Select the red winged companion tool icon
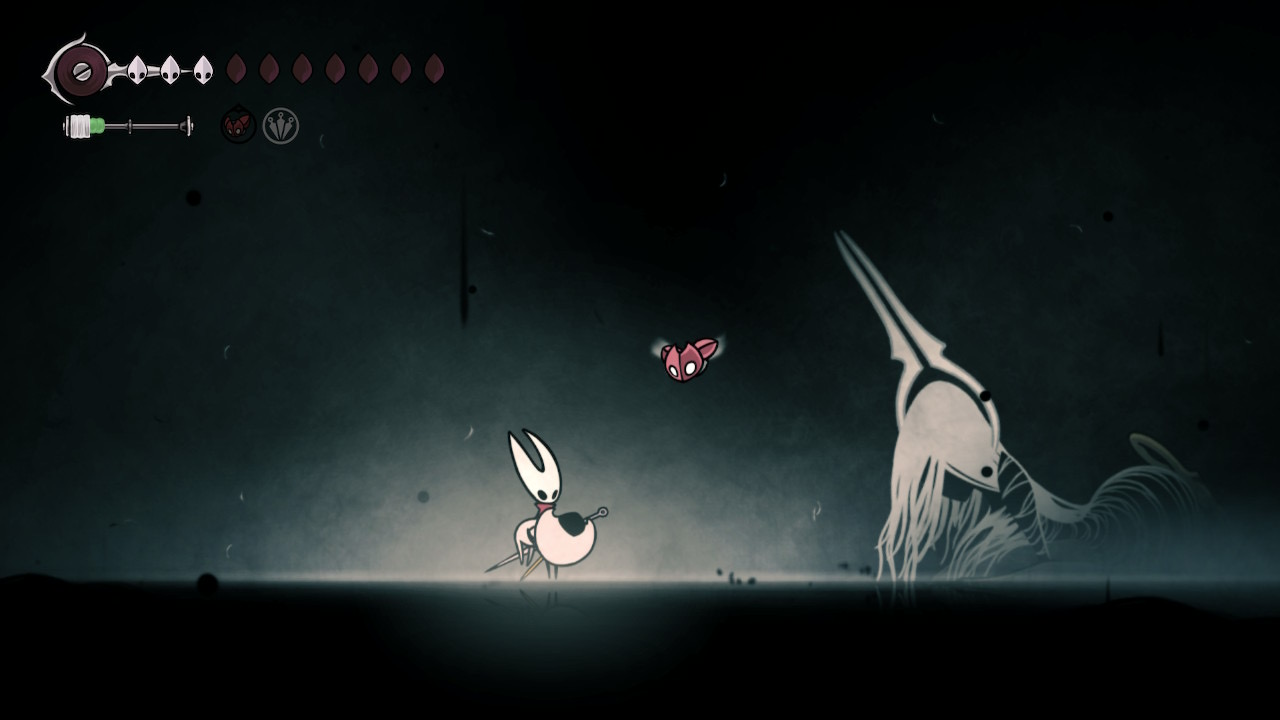This screenshot has width=1280, height=720. point(238,126)
